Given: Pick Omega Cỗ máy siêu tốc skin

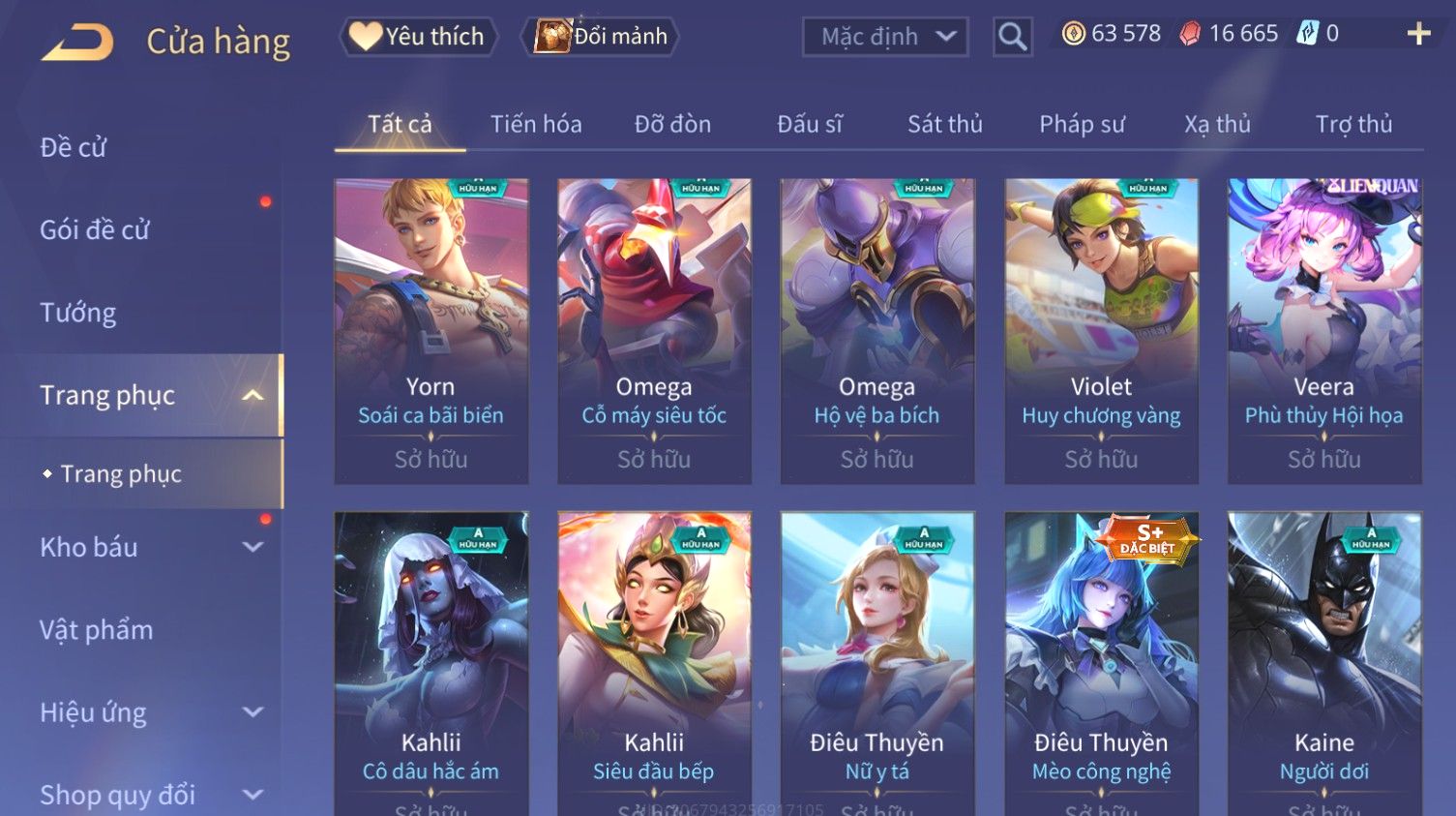Looking at the screenshot, I should [x=654, y=330].
